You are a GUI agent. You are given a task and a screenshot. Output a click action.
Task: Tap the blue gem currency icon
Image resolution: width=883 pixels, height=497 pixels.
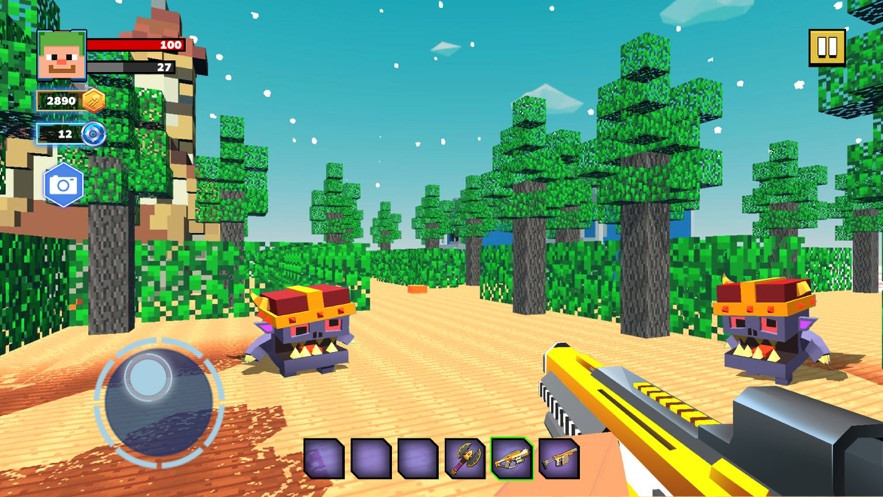(94, 133)
